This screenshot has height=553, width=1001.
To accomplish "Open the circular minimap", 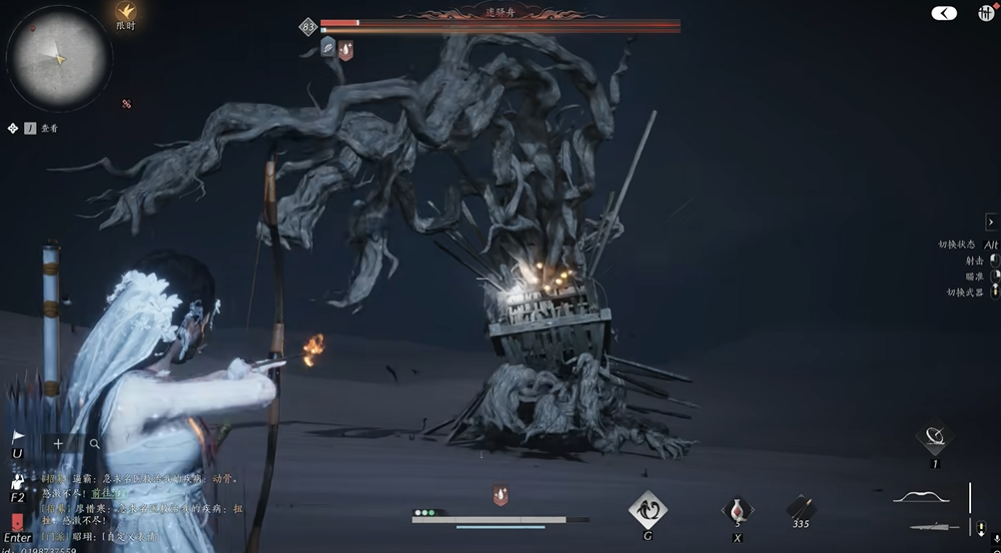I will (58, 57).
